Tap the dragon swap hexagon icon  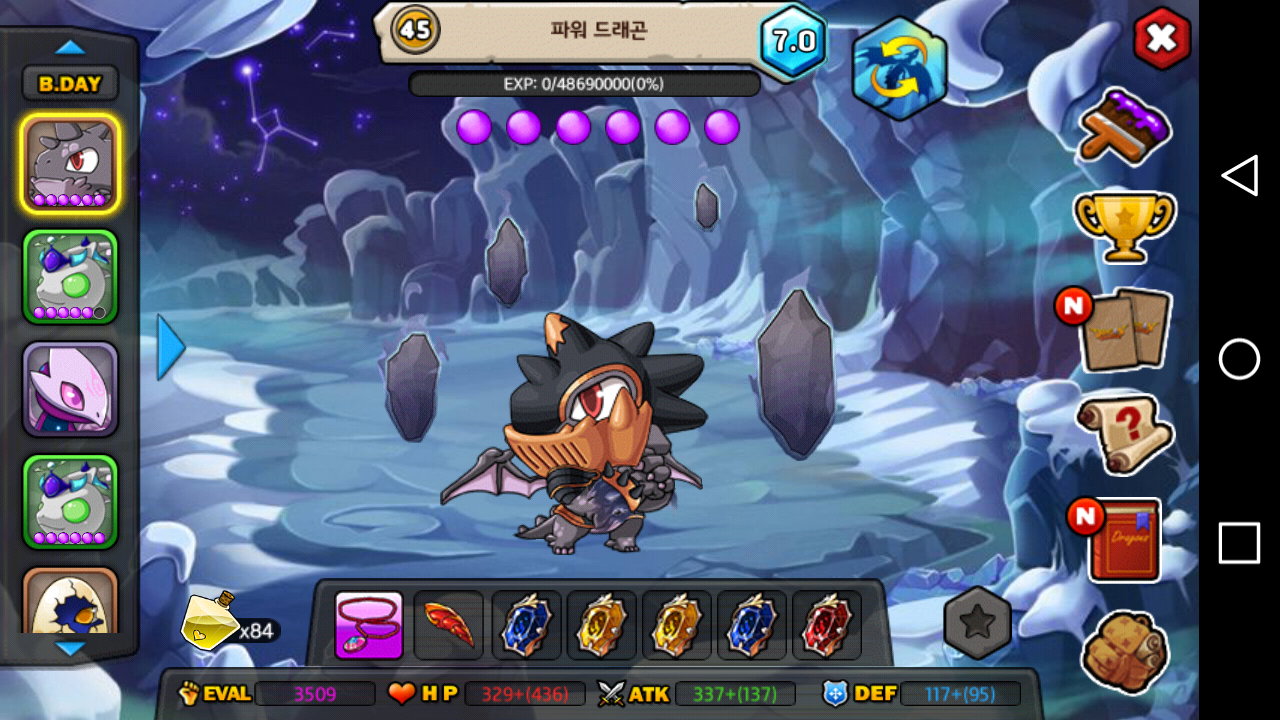(x=899, y=68)
